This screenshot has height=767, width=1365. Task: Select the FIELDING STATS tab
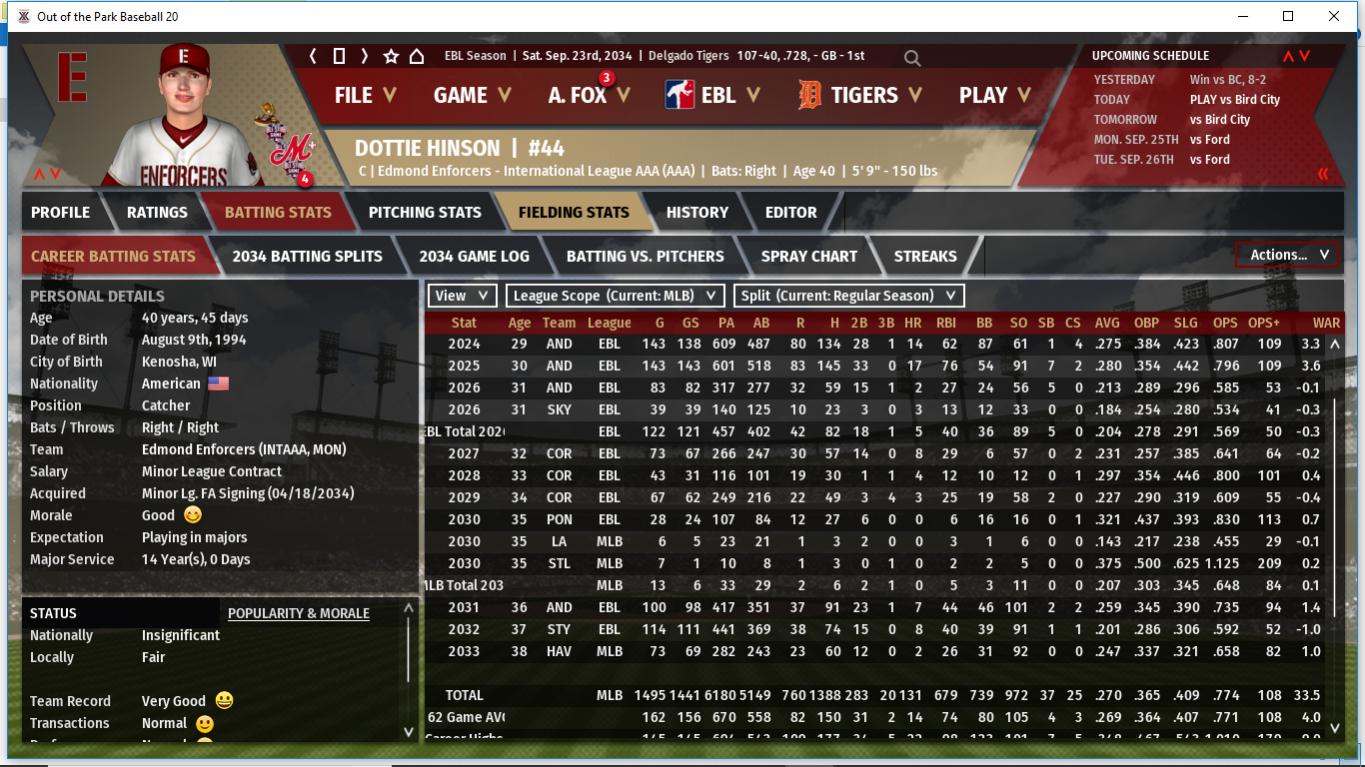[573, 212]
